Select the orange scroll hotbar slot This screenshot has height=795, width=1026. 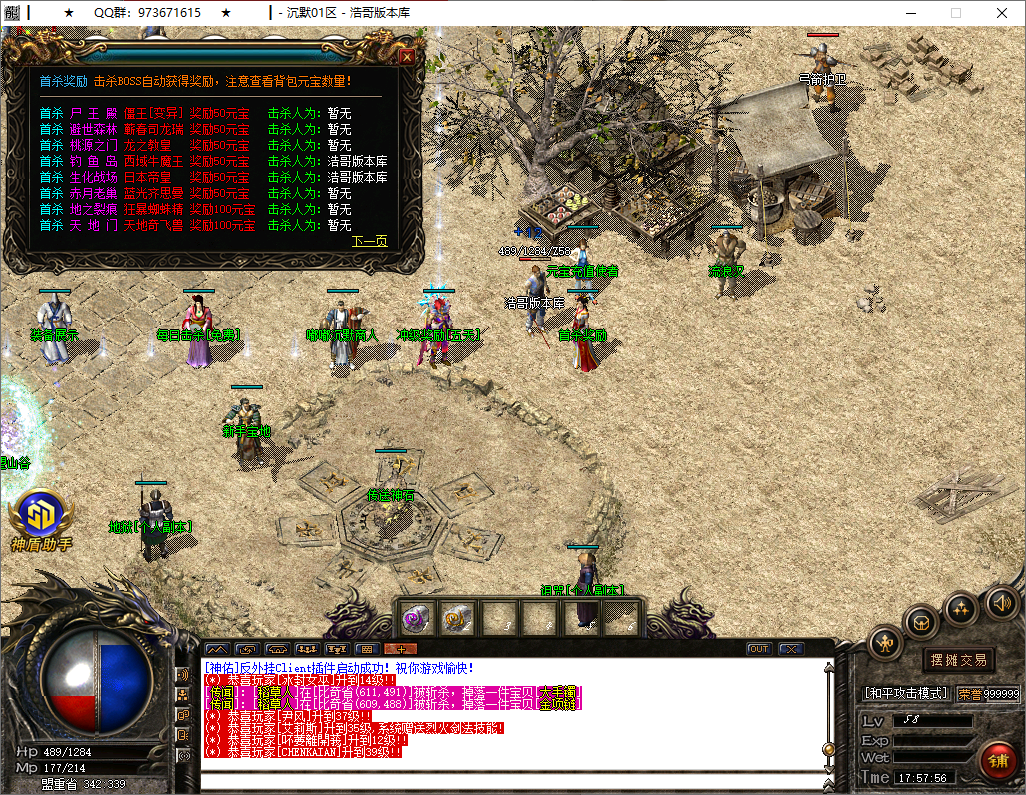click(458, 618)
